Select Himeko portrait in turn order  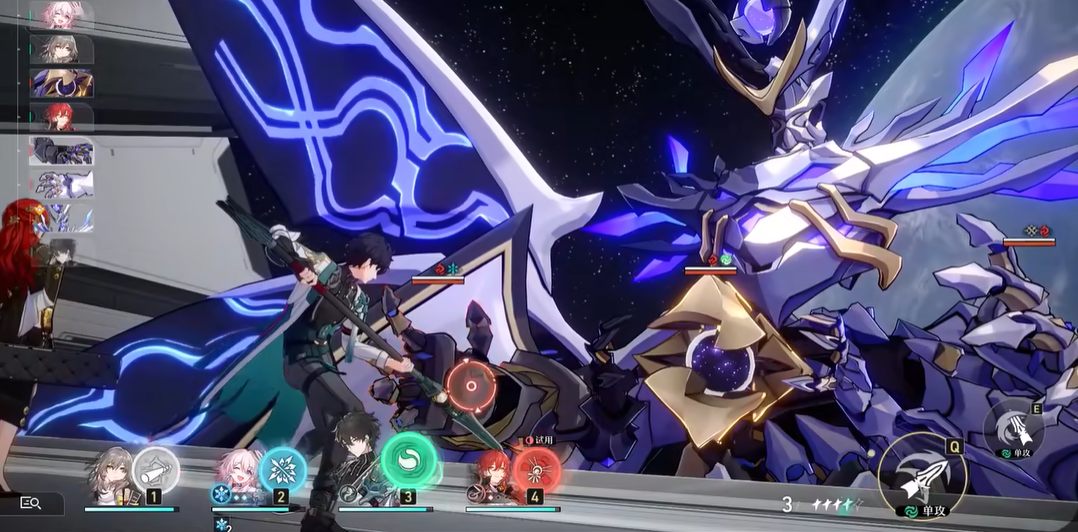(x=62, y=117)
